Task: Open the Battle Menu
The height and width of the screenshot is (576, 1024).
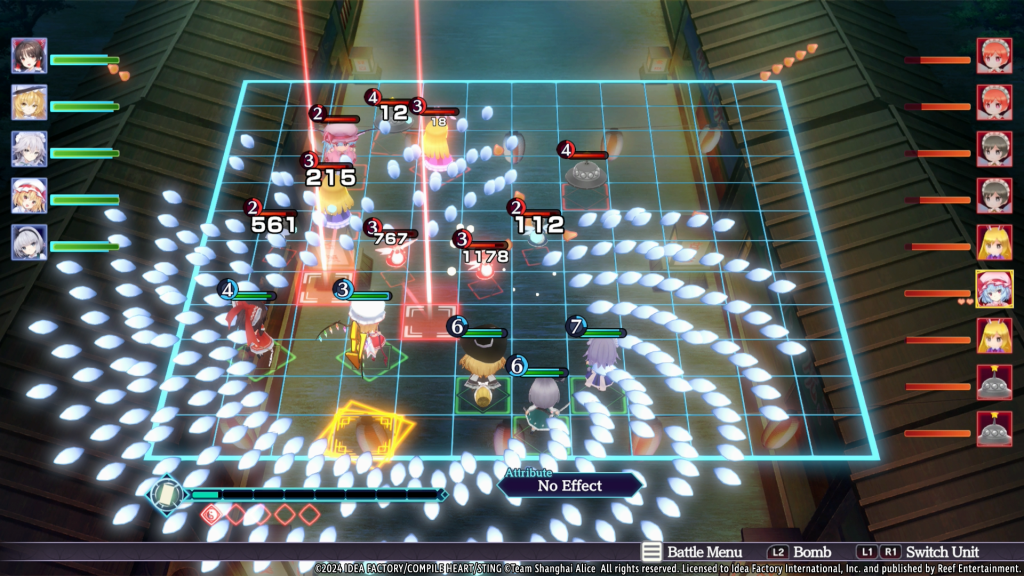Action: 691,552
